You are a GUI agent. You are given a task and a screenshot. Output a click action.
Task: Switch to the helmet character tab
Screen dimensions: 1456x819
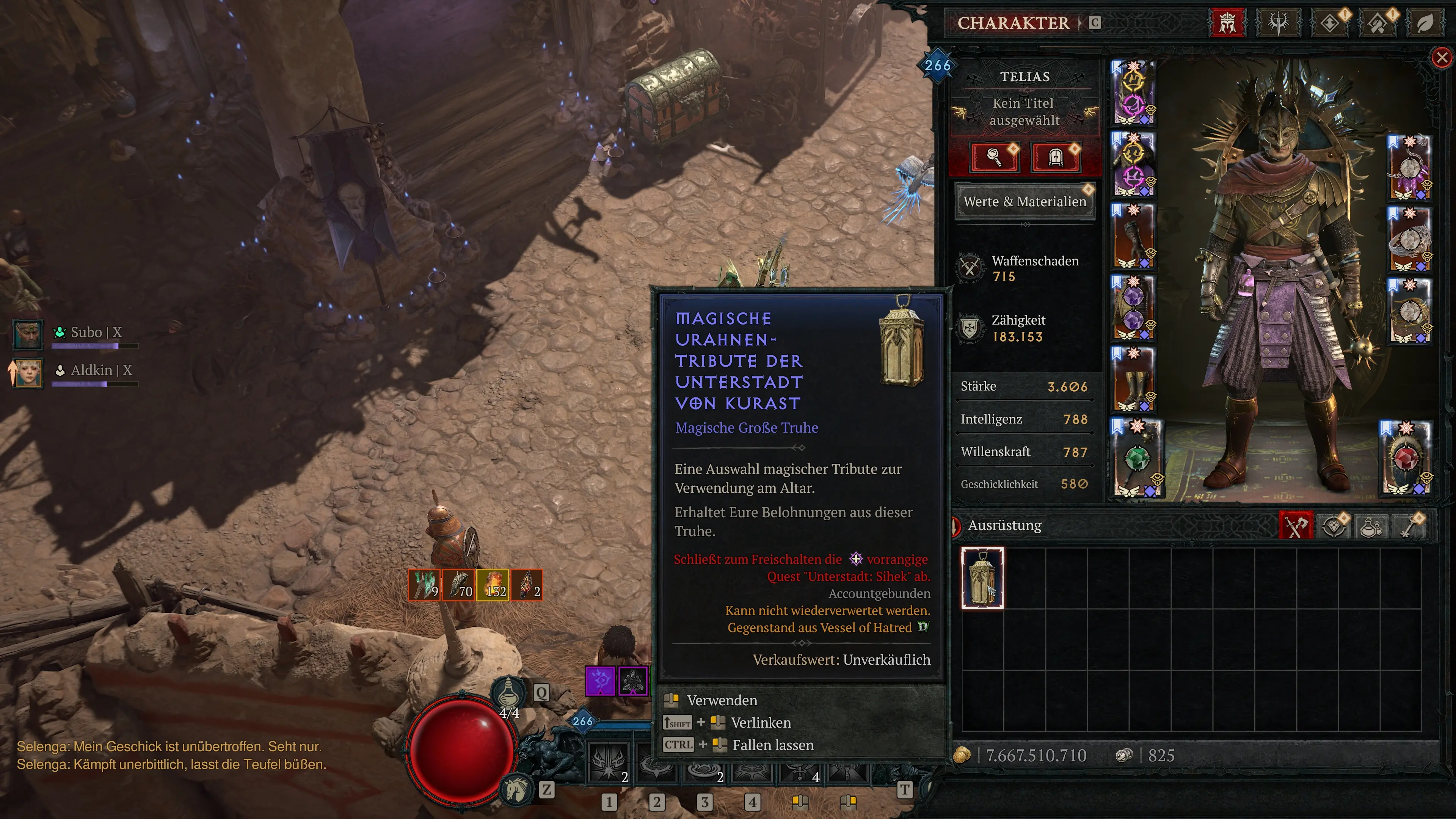pyautogui.click(x=1227, y=23)
